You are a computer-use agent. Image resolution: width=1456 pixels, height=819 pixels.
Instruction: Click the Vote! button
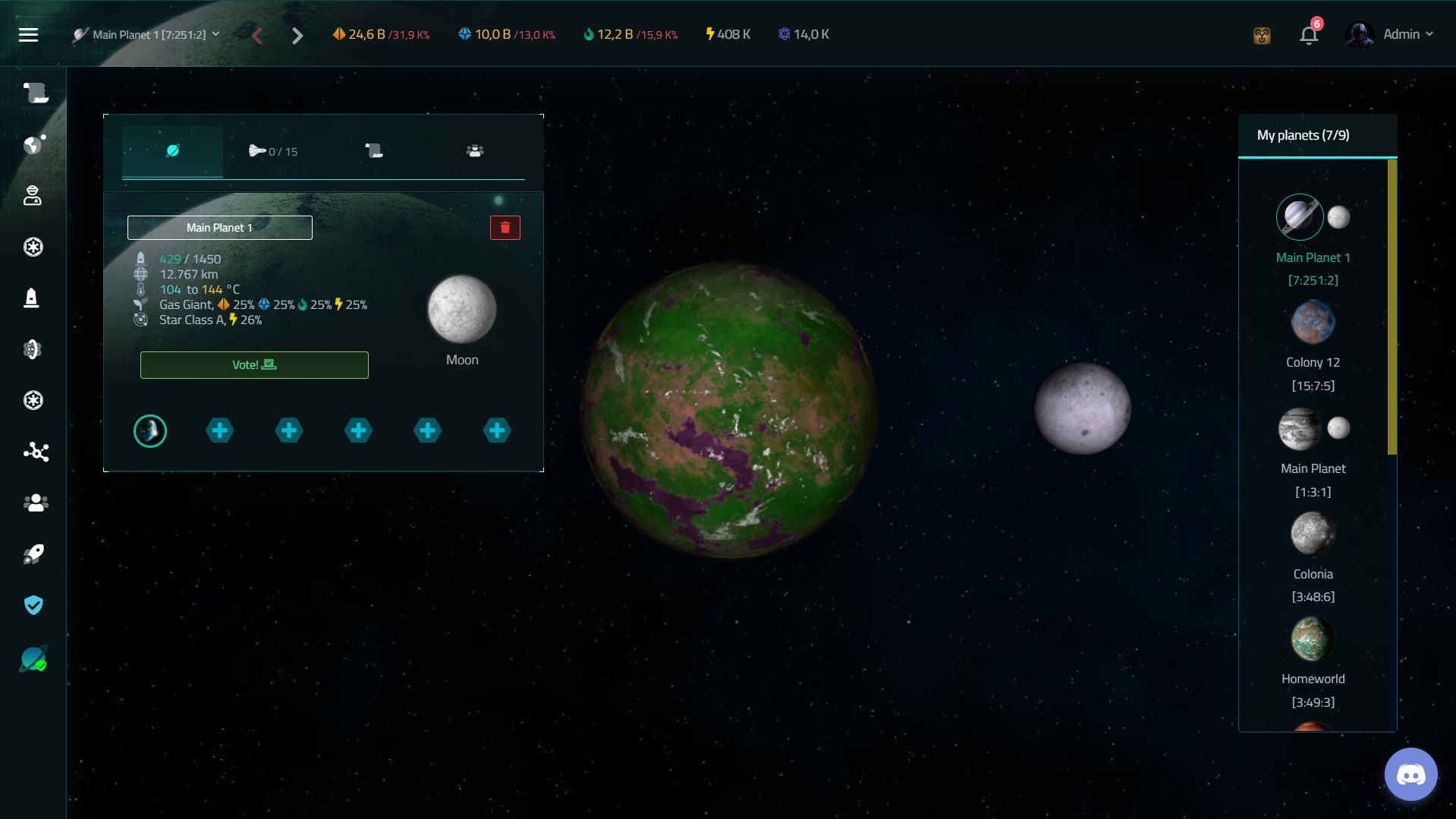(254, 365)
